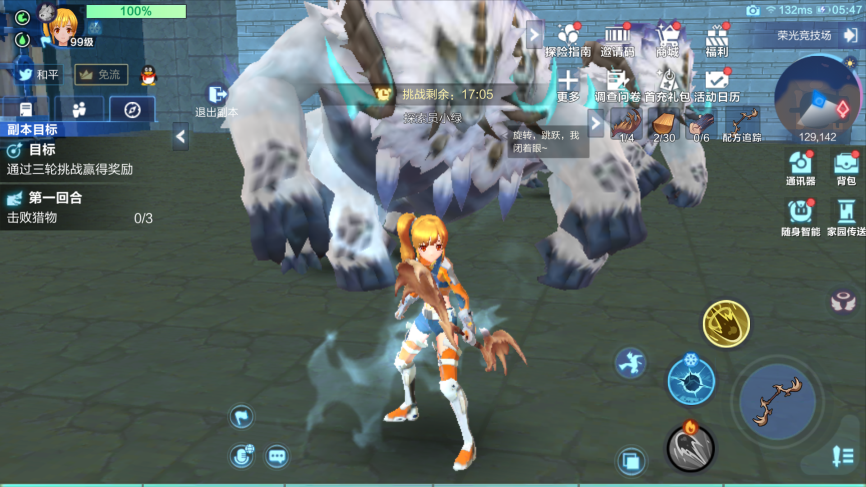Open the 调查问卷 survey

click(617, 85)
